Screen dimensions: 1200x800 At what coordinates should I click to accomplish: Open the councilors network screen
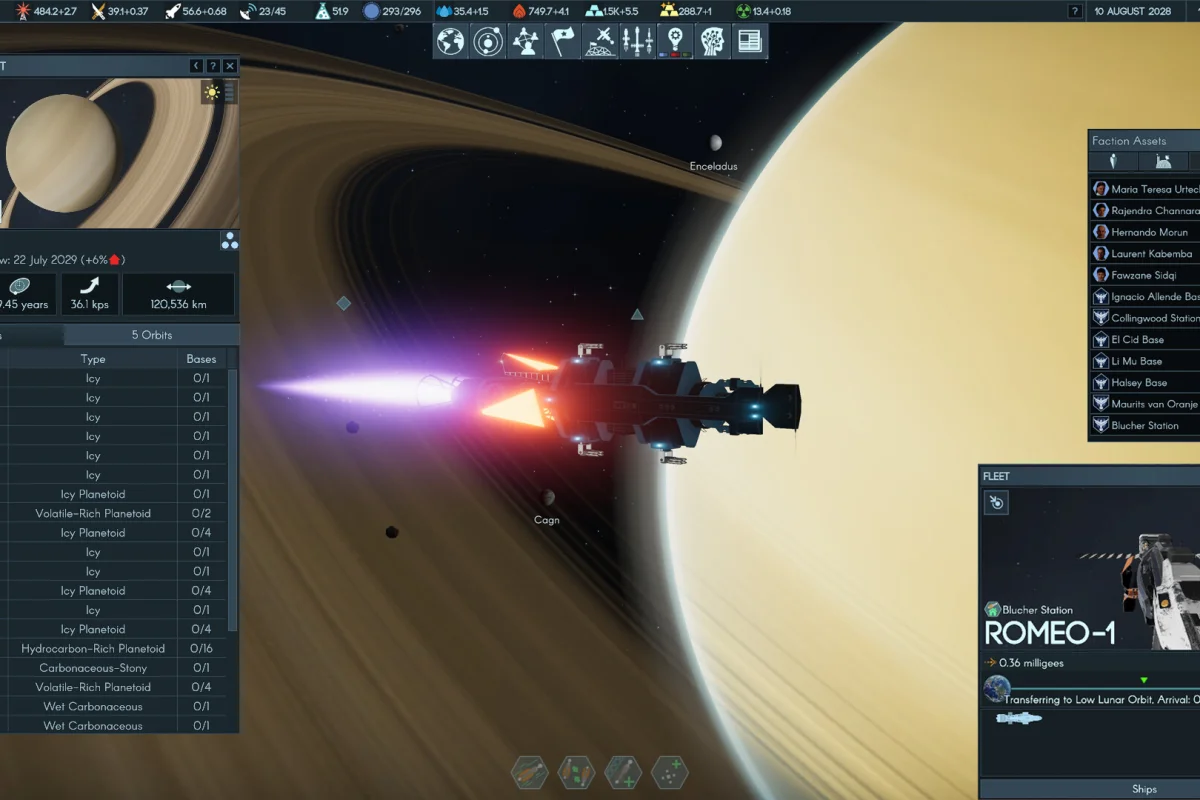click(526, 41)
